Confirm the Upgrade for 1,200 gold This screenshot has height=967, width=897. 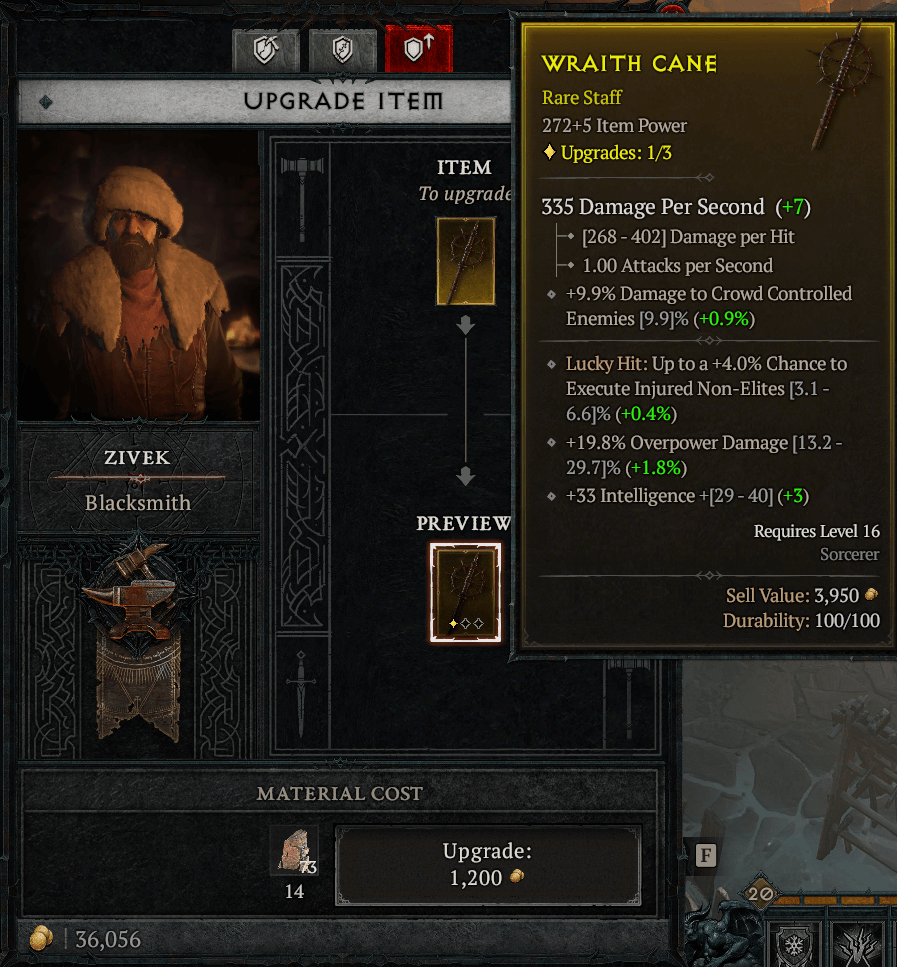coord(487,863)
